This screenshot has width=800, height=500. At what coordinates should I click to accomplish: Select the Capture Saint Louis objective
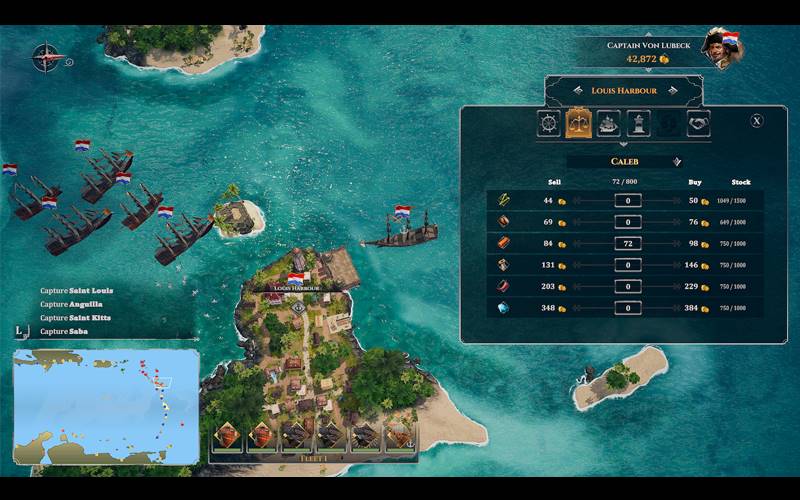pyautogui.click(x=77, y=291)
